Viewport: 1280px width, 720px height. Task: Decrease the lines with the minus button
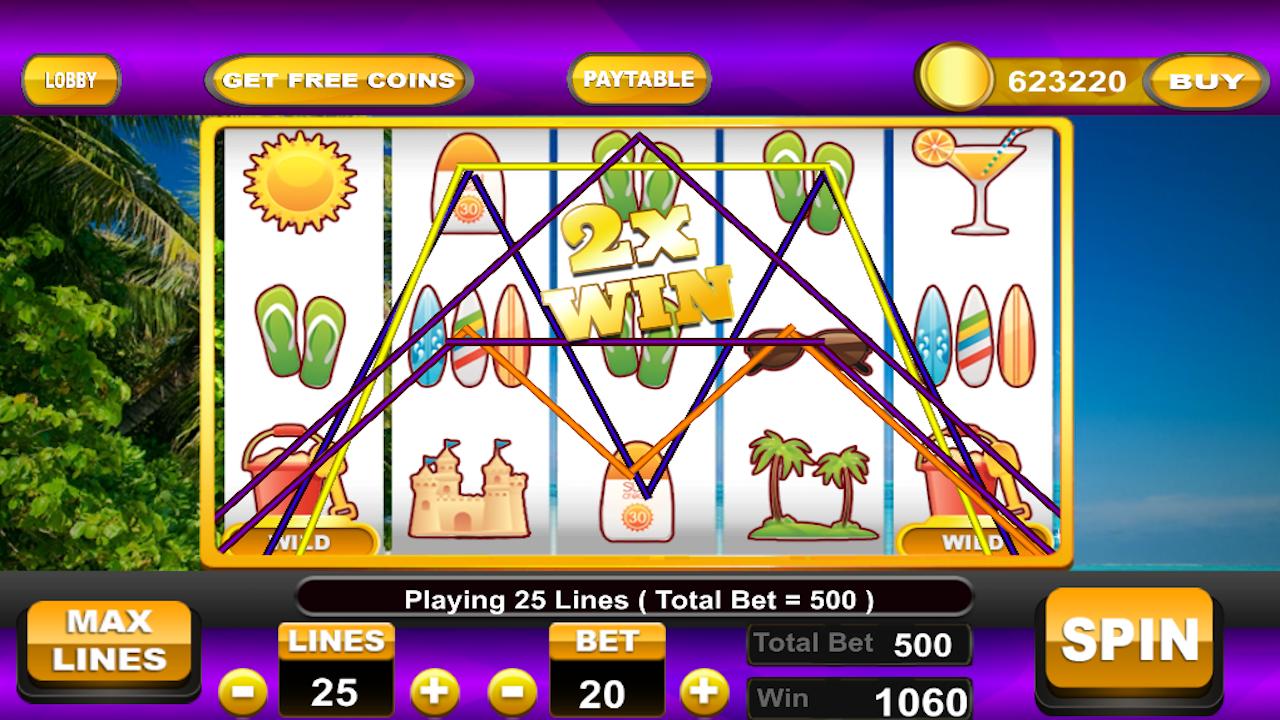(244, 690)
